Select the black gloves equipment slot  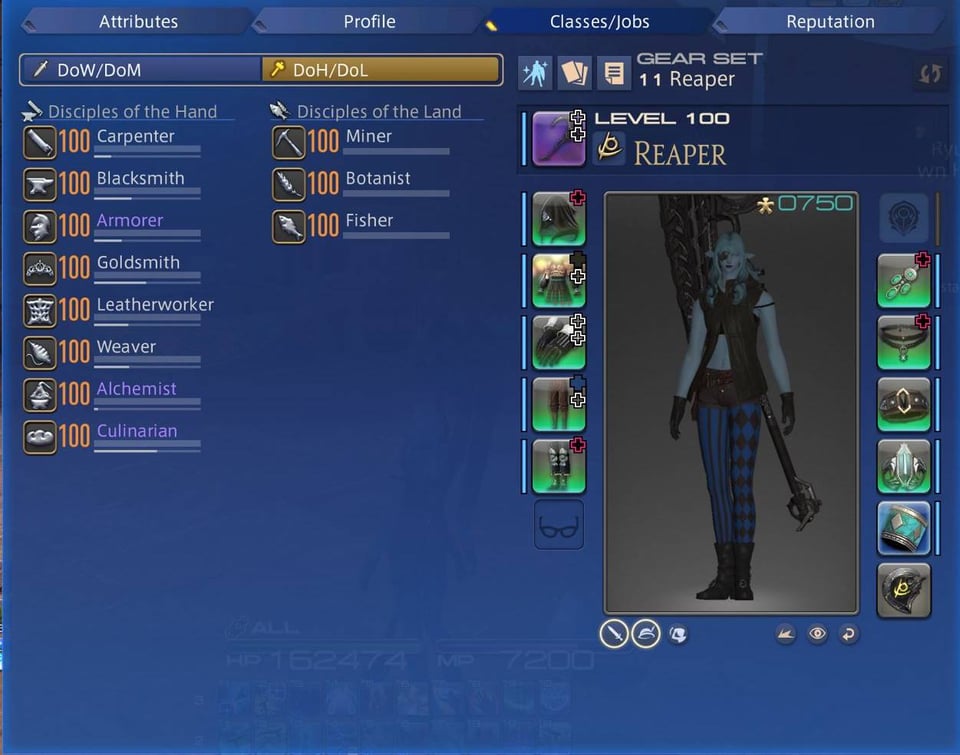pos(558,343)
